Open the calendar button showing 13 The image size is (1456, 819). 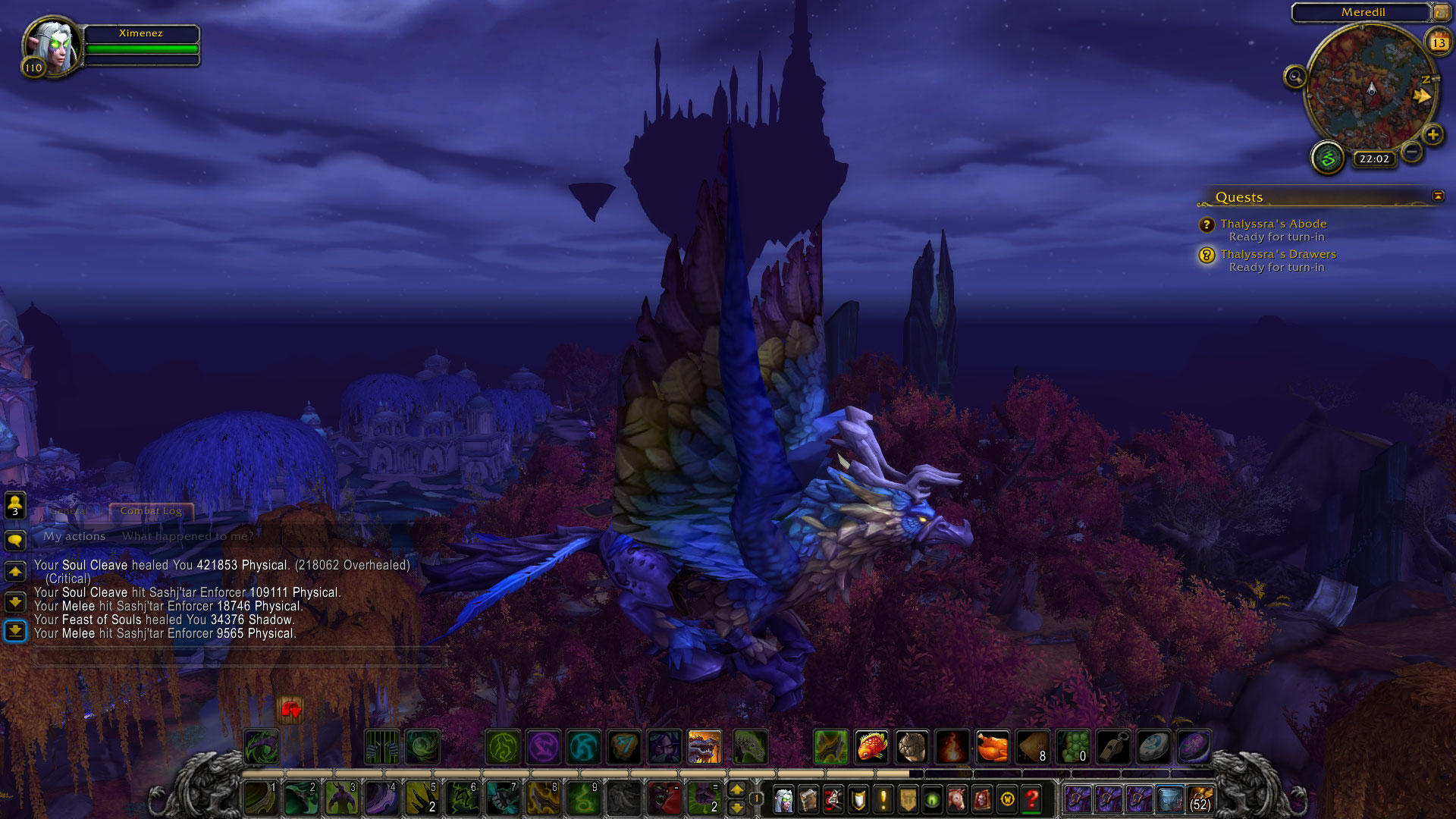pos(1439,42)
